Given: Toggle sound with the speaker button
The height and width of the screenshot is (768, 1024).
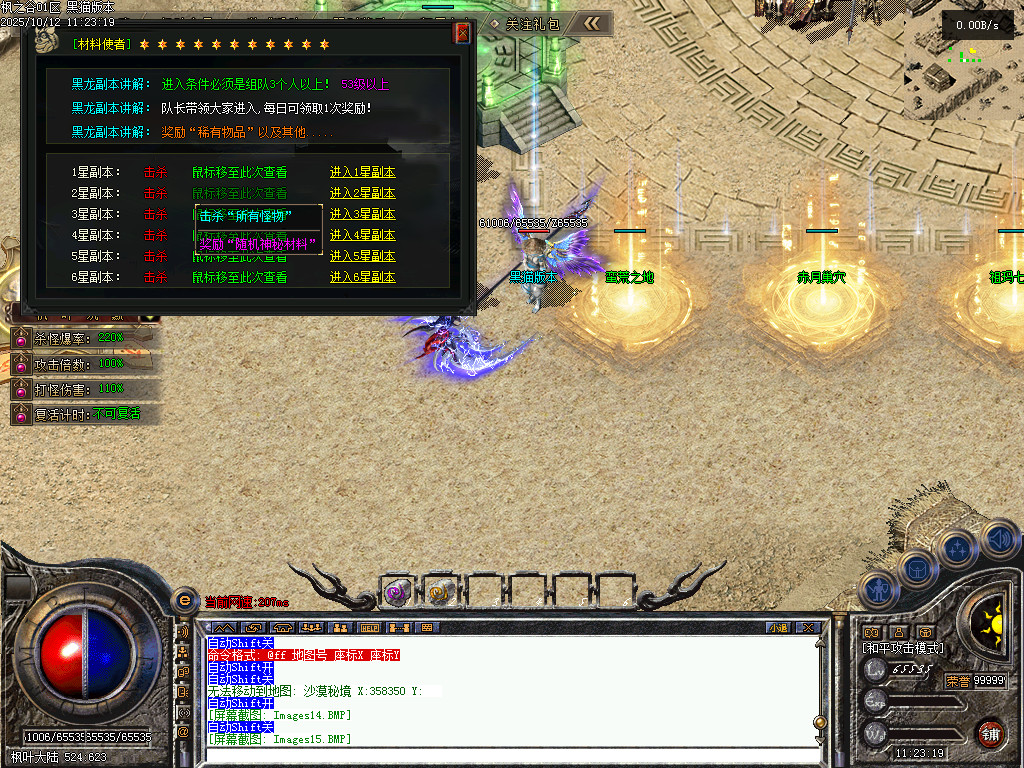Looking at the screenshot, I should click(x=998, y=540).
